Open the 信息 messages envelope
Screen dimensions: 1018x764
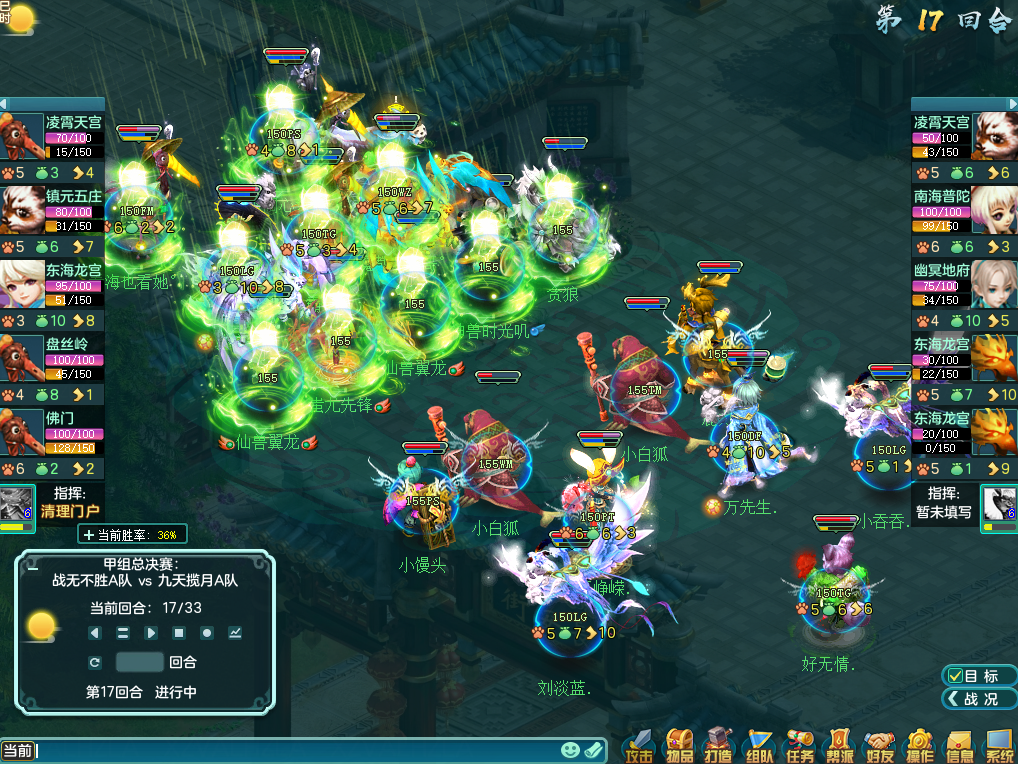(x=960, y=744)
